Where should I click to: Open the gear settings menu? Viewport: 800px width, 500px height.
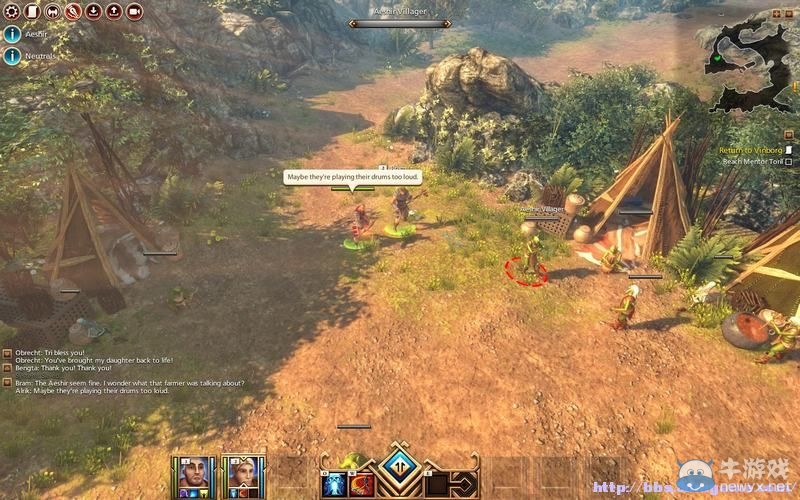[x=12, y=12]
